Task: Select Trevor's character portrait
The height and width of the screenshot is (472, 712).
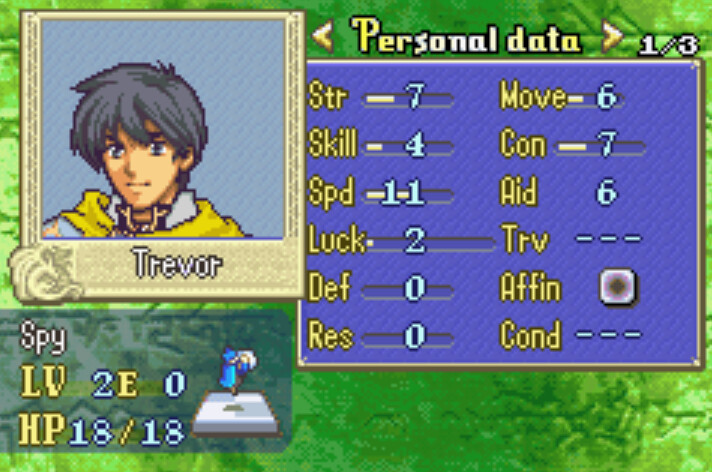Action: pos(163,128)
